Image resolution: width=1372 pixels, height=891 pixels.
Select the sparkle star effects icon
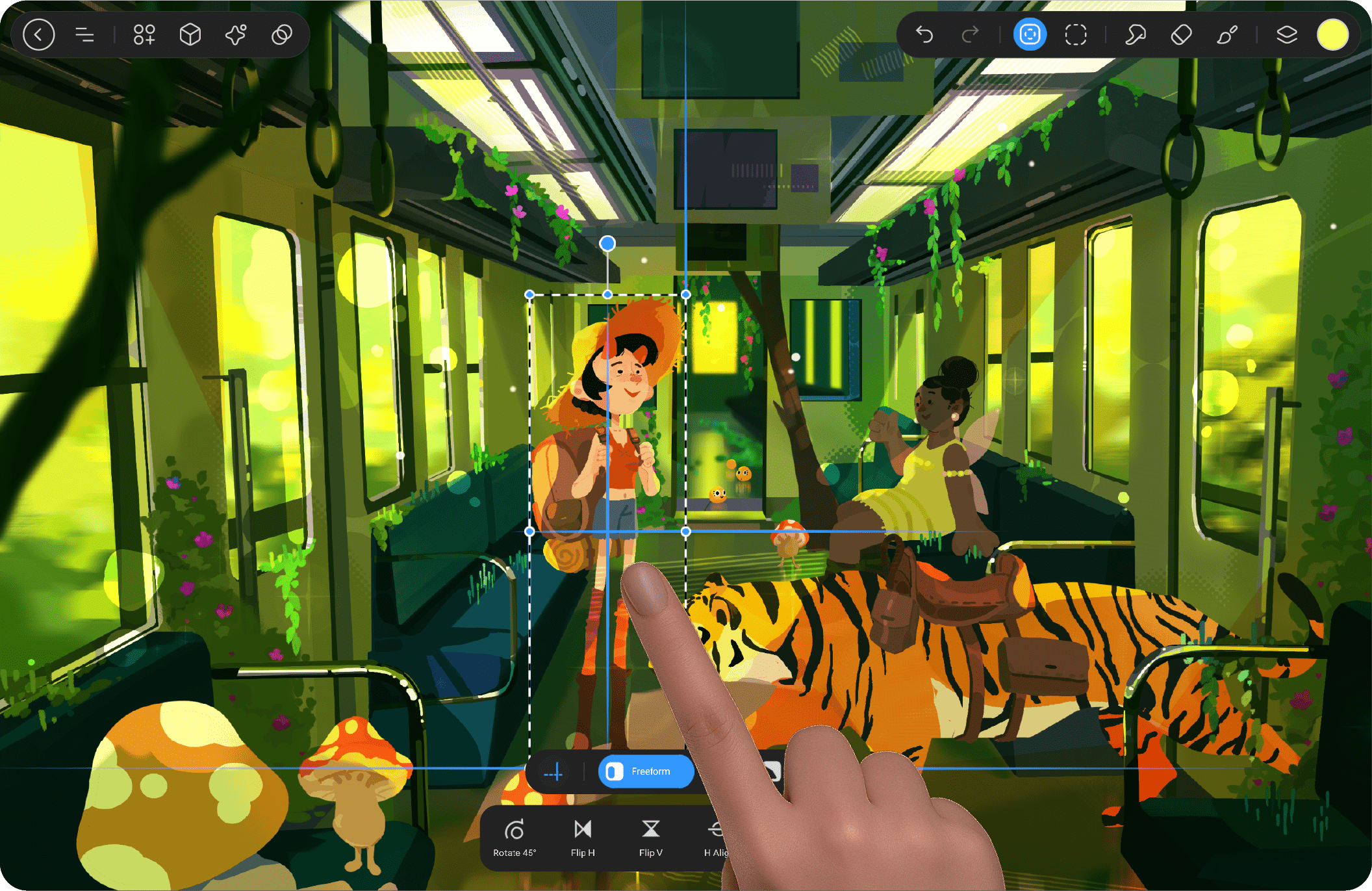[236, 34]
